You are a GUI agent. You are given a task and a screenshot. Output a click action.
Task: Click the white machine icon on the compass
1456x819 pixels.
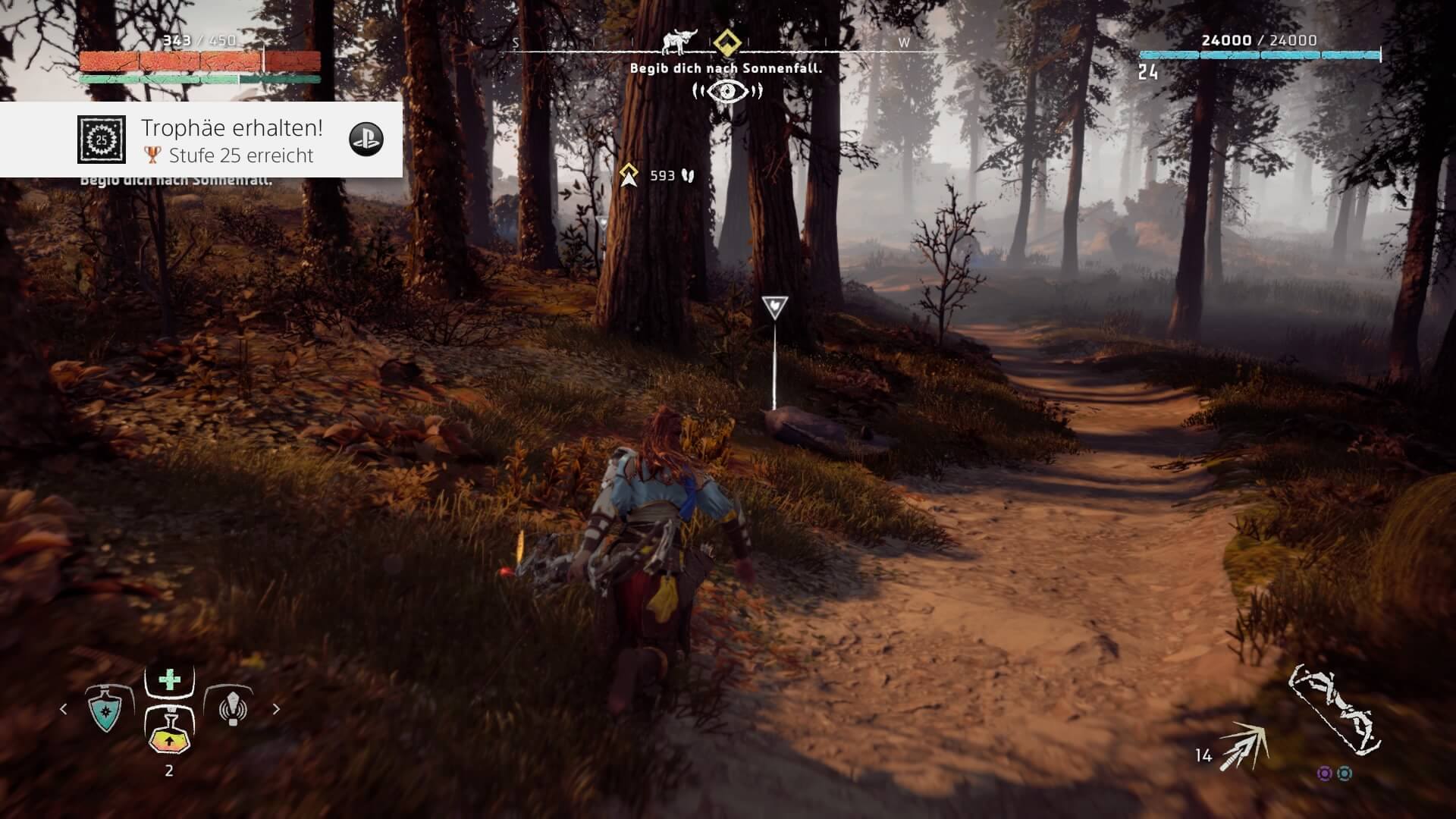[679, 42]
